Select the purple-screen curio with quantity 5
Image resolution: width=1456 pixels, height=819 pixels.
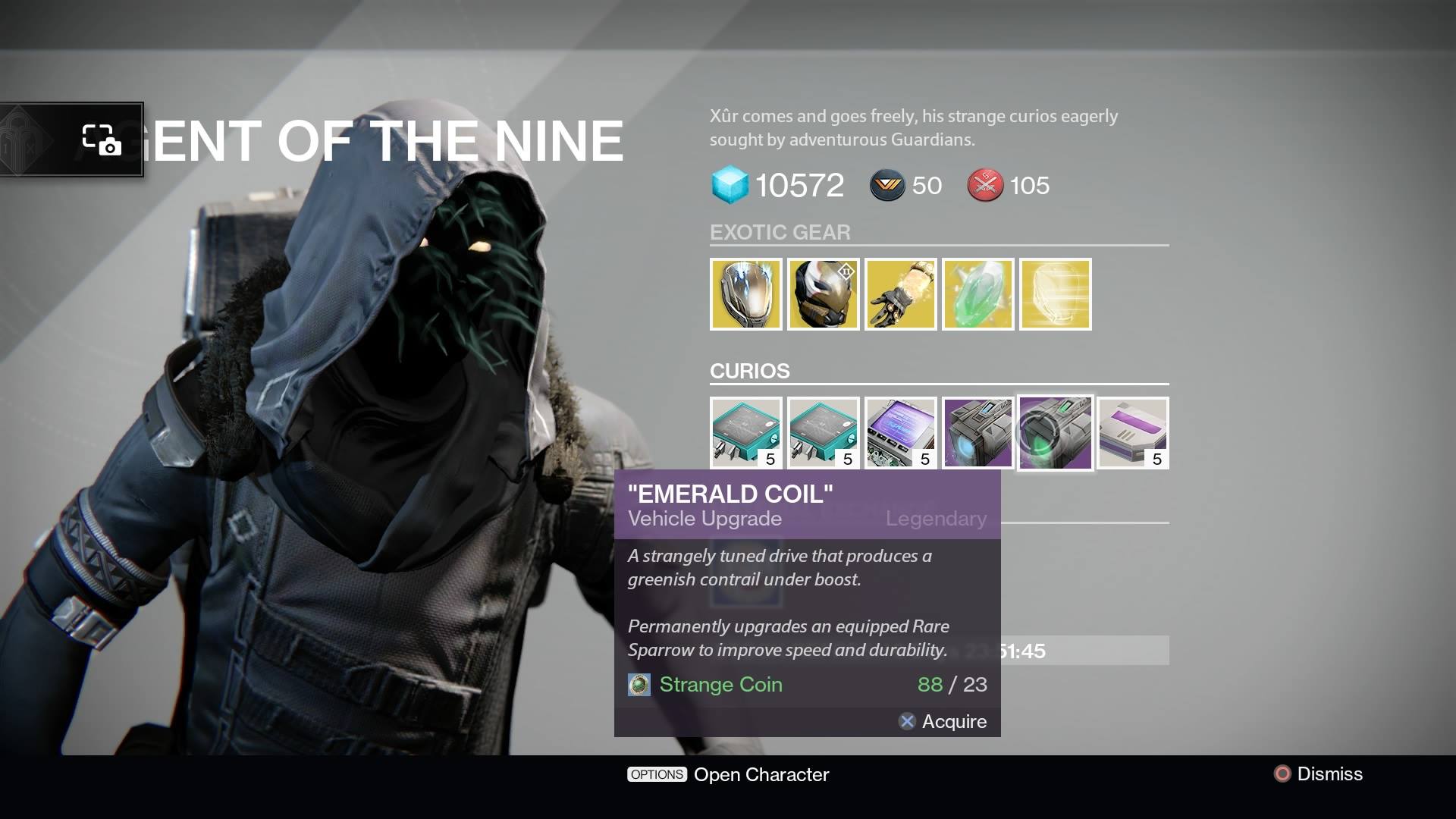pyautogui.click(x=901, y=432)
